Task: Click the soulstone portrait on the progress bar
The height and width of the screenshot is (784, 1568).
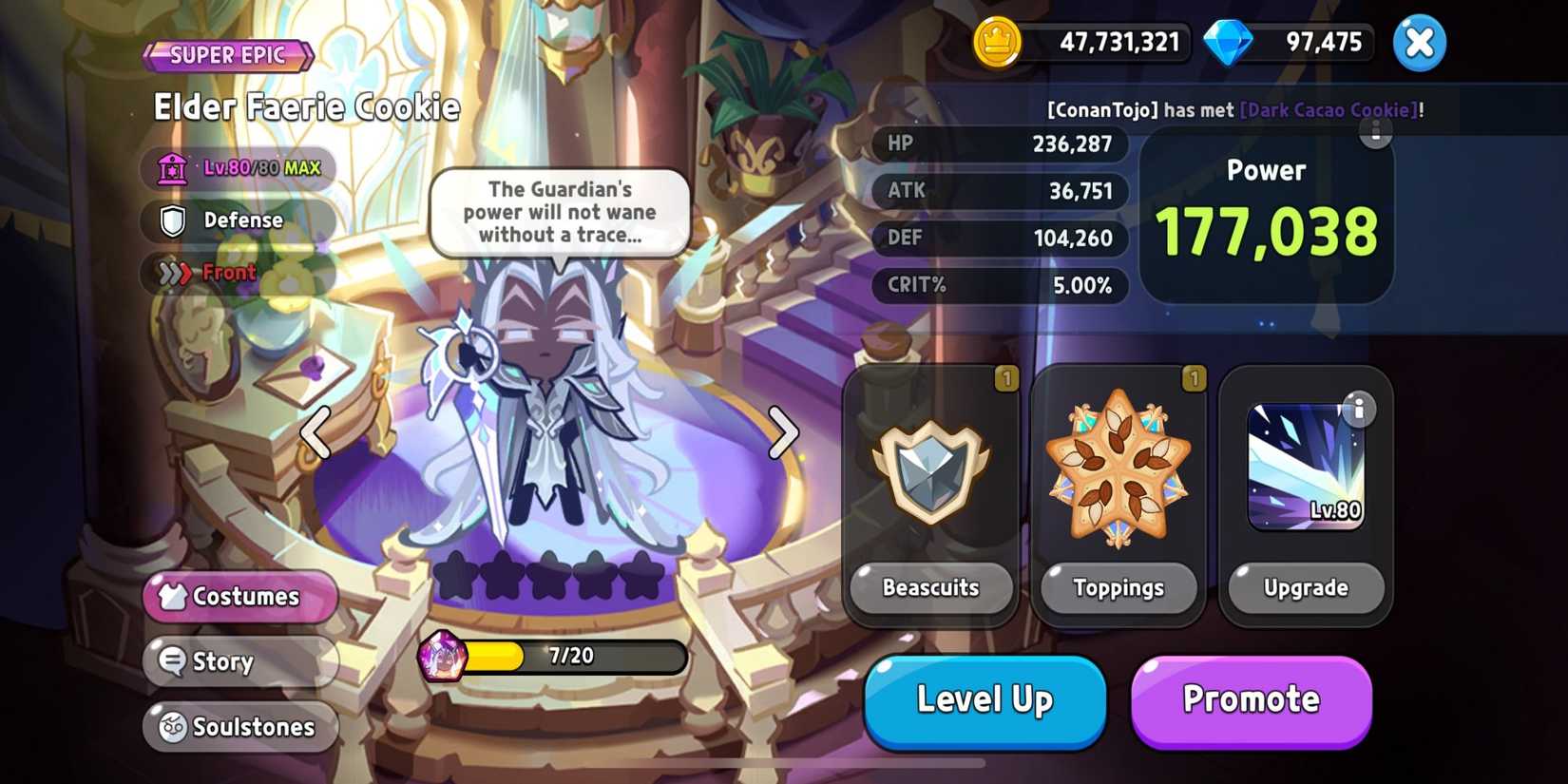Action: [440, 656]
